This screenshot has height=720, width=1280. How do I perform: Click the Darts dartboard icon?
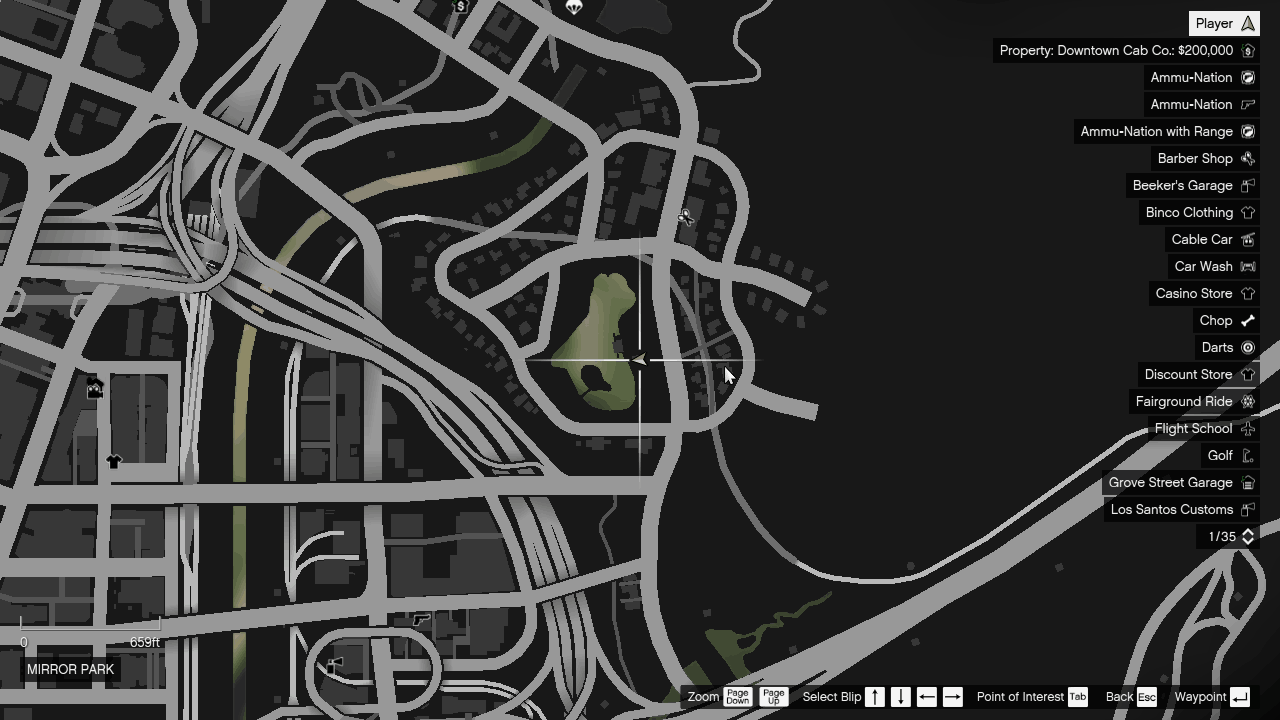1247,347
